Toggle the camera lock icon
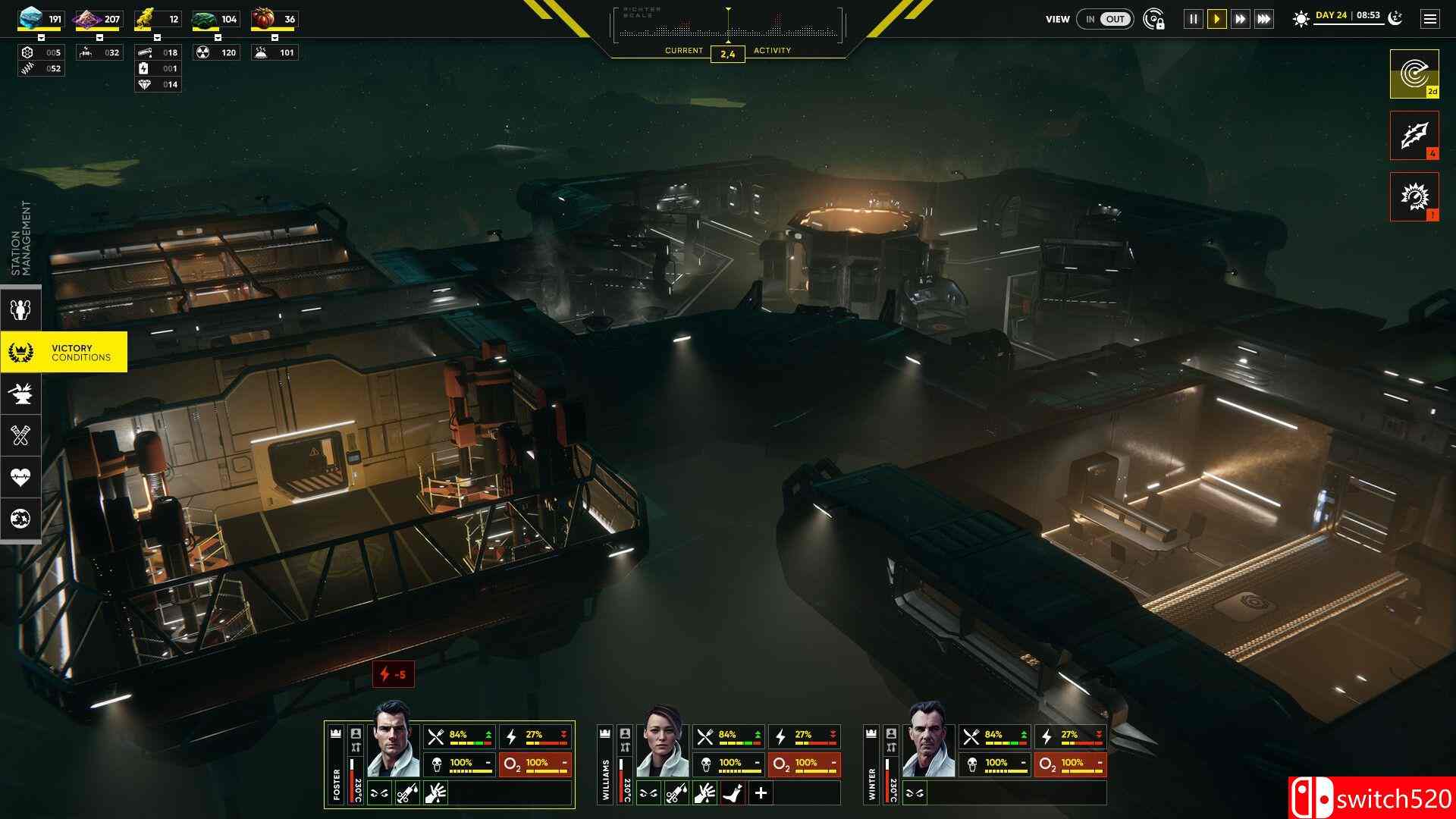Viewport: 1456px width, 819px height. [1154, 19]
